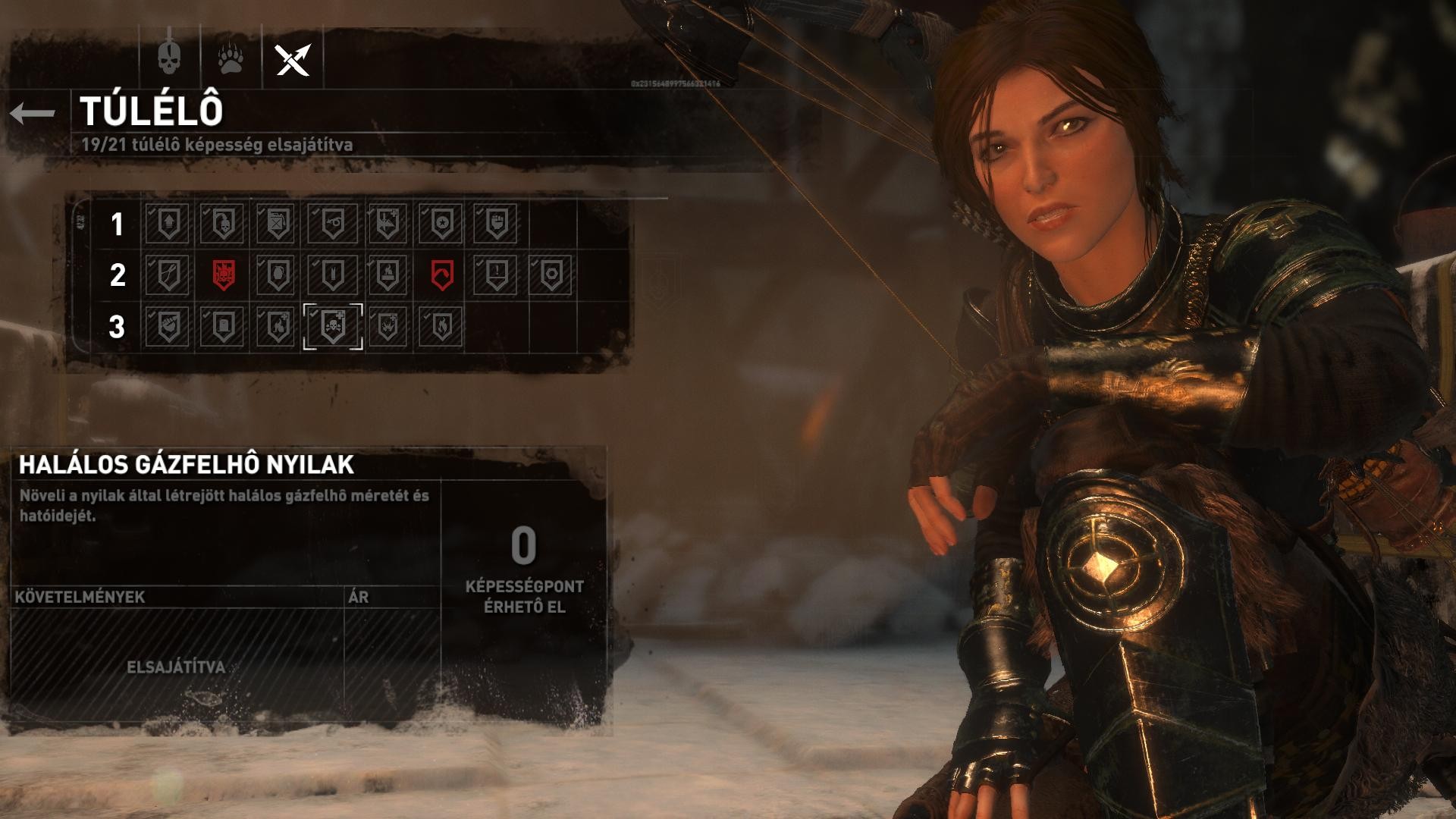Switch to the skull Brawler skill tab
The image size is (1456, 819).
point(169,58)
